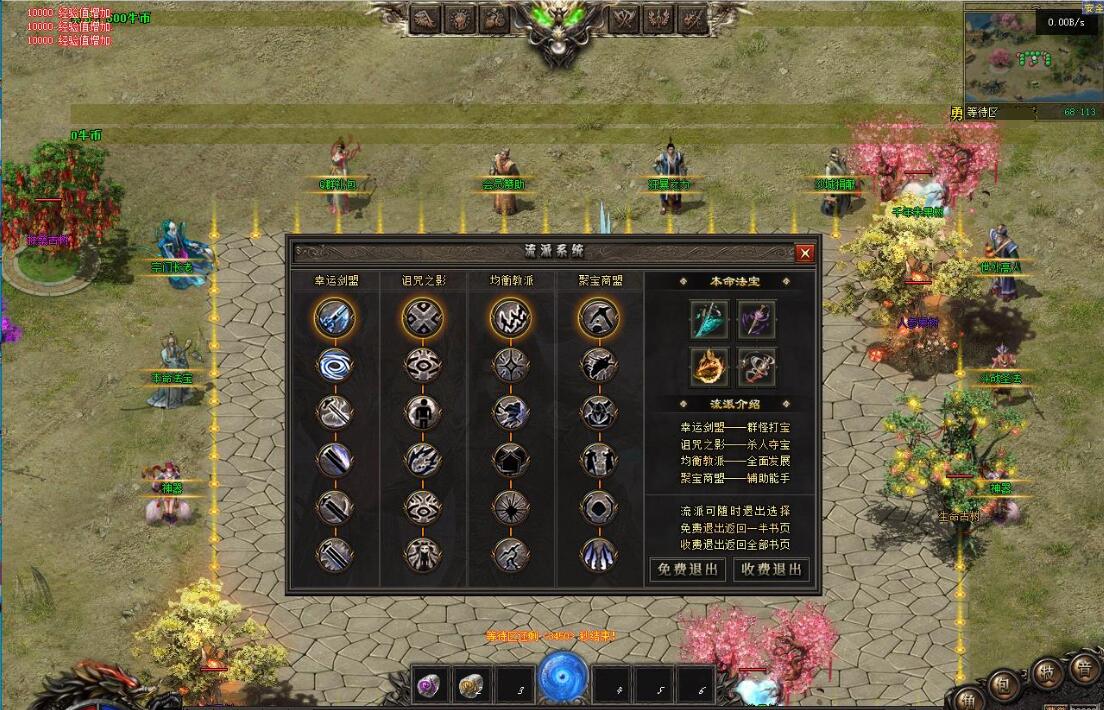1104x710 pixels.
Task: Choose the top 聚宝商盟 pickaxe icon
Action: [598, 319]
